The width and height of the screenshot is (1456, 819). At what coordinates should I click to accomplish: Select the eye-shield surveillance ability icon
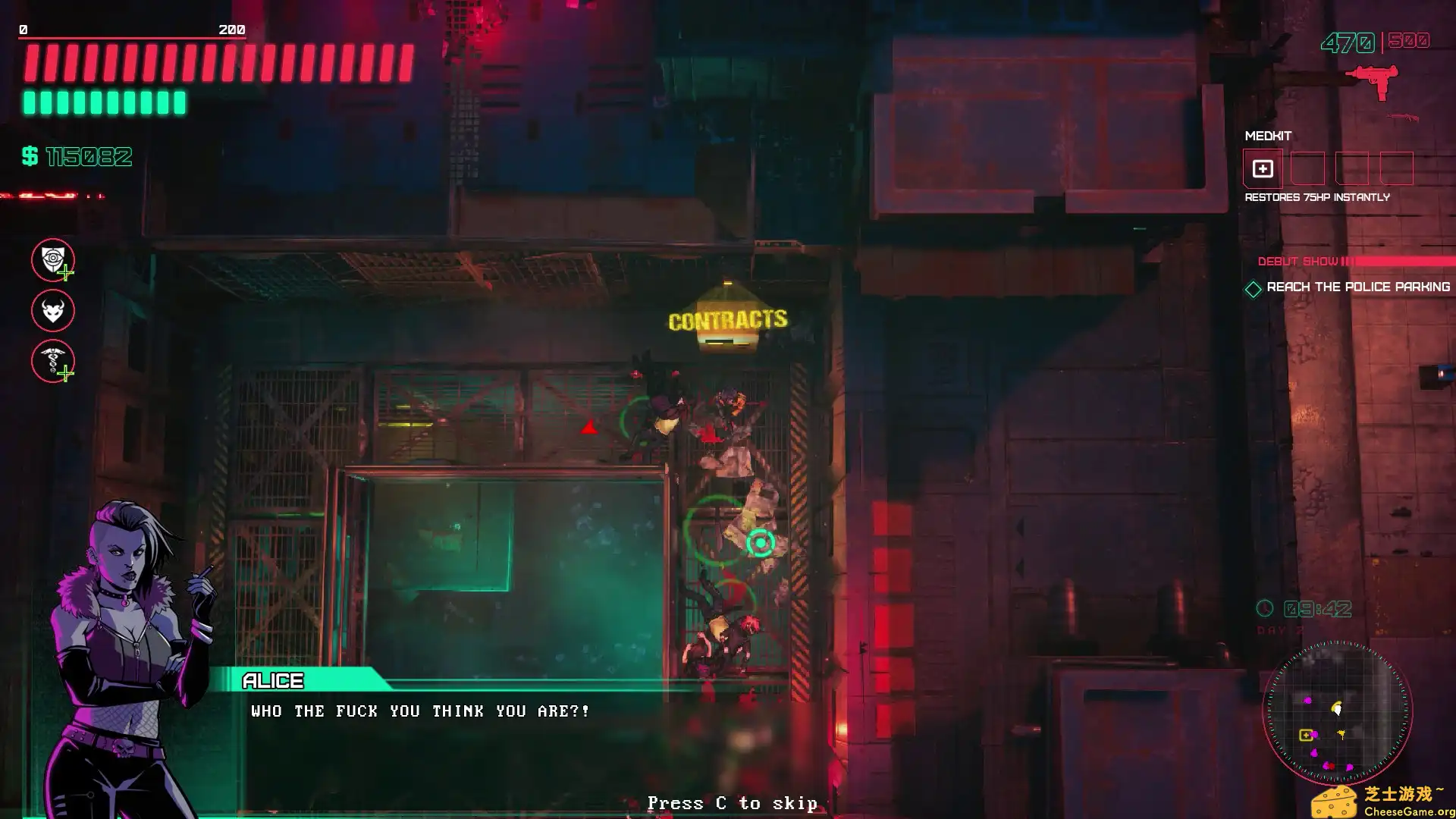coord(52,259)
